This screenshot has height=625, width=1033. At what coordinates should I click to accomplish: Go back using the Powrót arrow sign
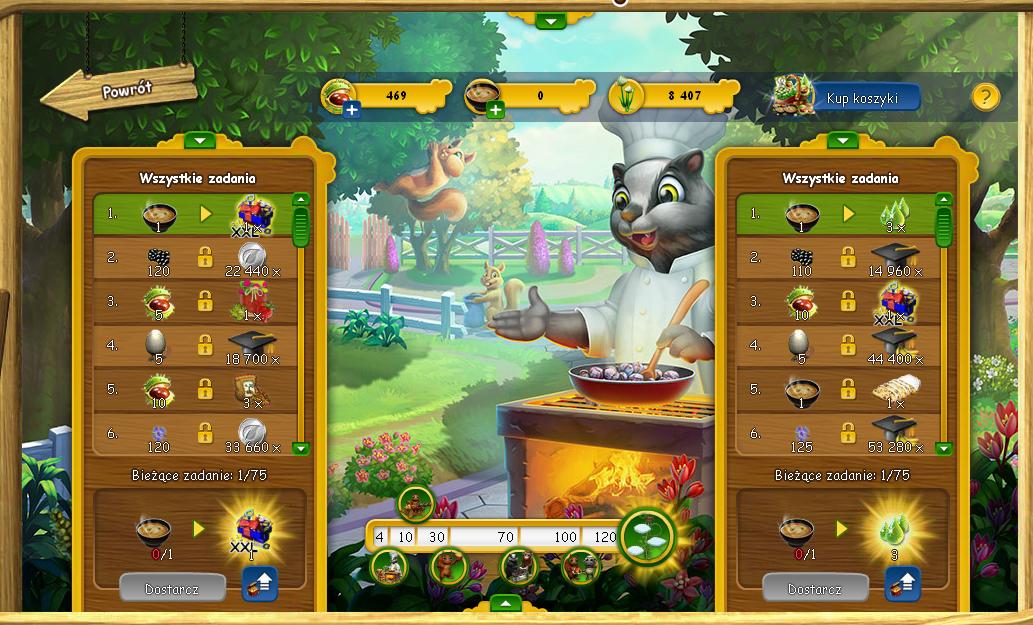pos(118,92)
